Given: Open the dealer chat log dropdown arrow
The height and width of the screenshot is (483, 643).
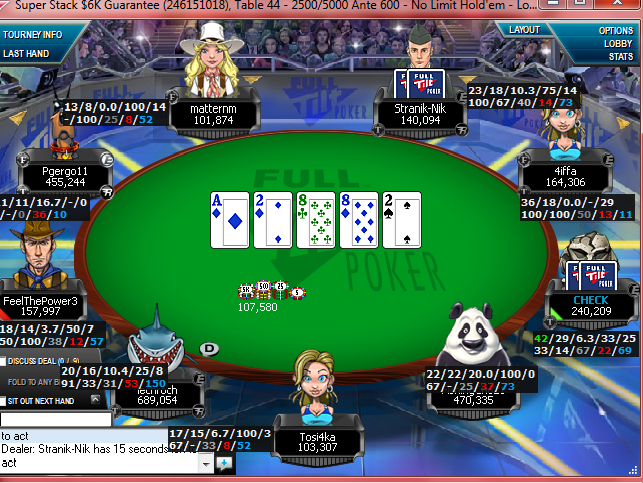Looking at the screenshot, I should pos(207,464).
